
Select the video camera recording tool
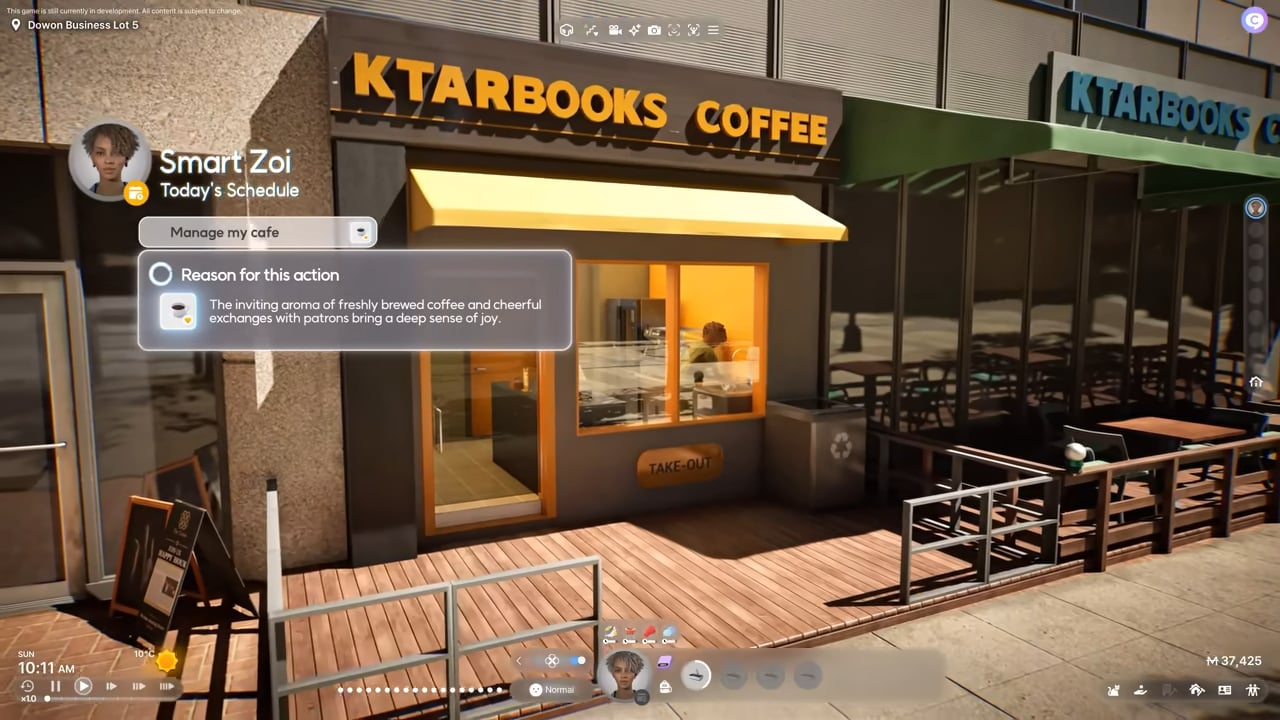coord(615,30)
